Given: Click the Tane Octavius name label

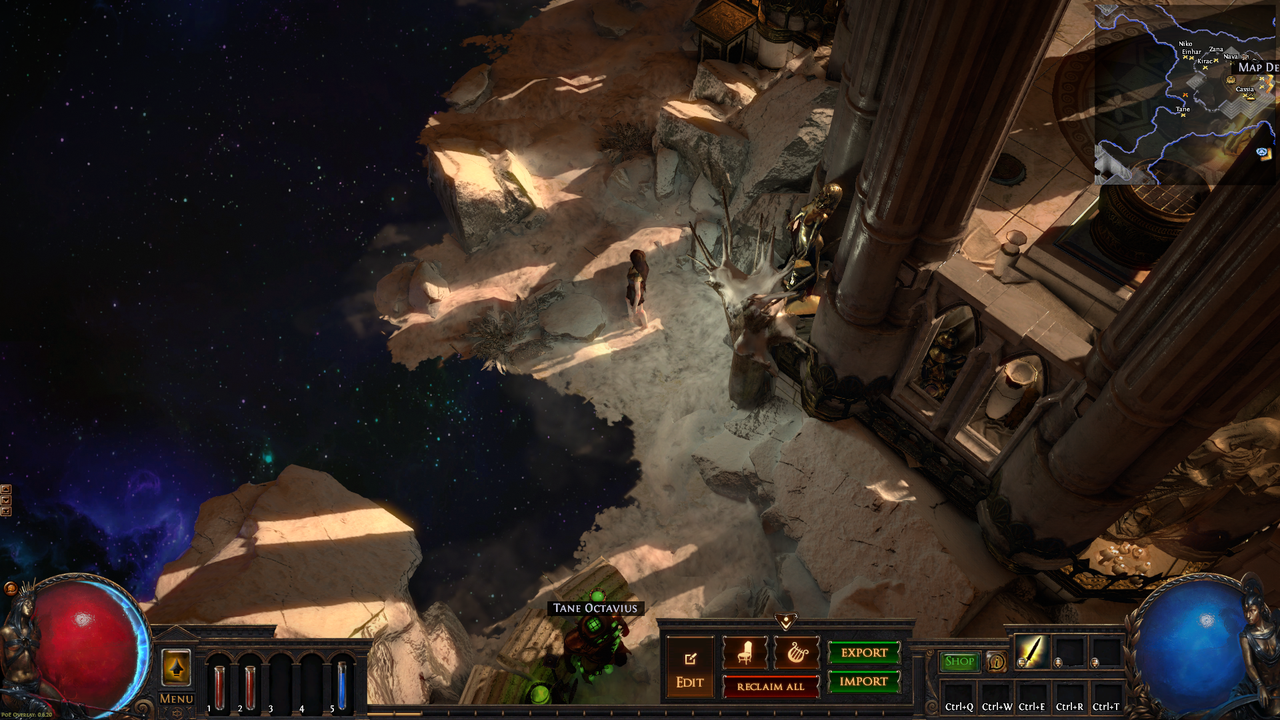Looking at the screenshot, I should click(596, 608).
